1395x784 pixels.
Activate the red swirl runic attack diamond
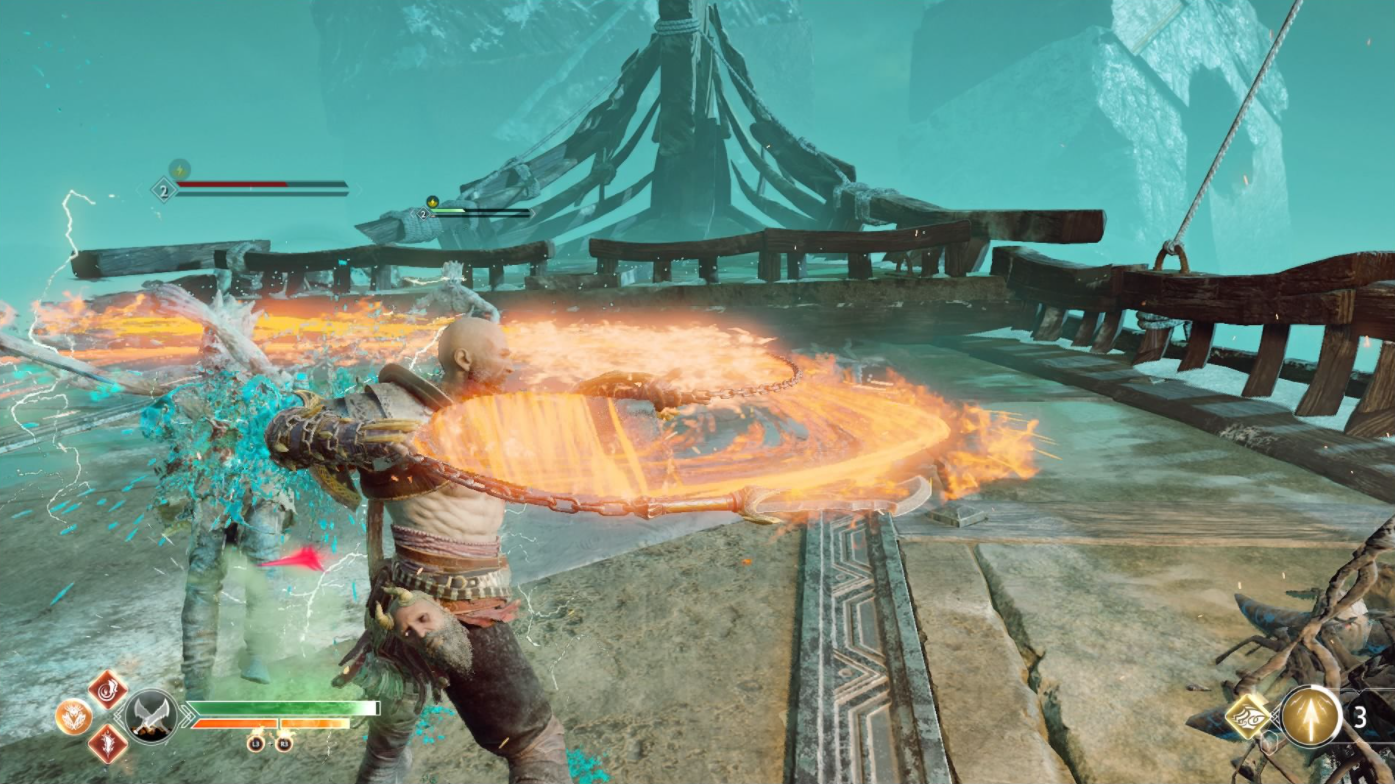click(x=107, y=689)
